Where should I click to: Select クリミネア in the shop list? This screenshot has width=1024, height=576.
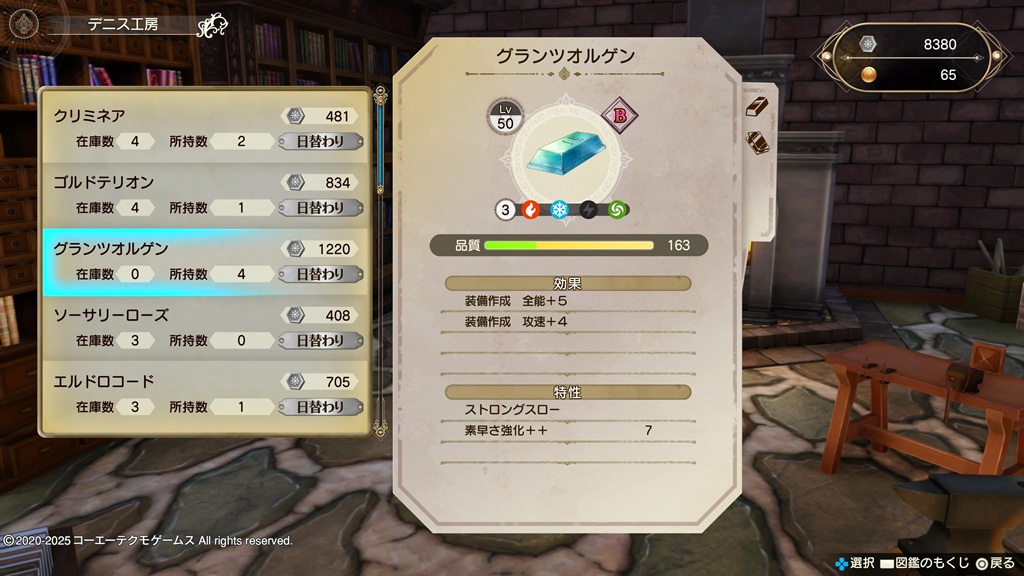click(x=205, y=128)
